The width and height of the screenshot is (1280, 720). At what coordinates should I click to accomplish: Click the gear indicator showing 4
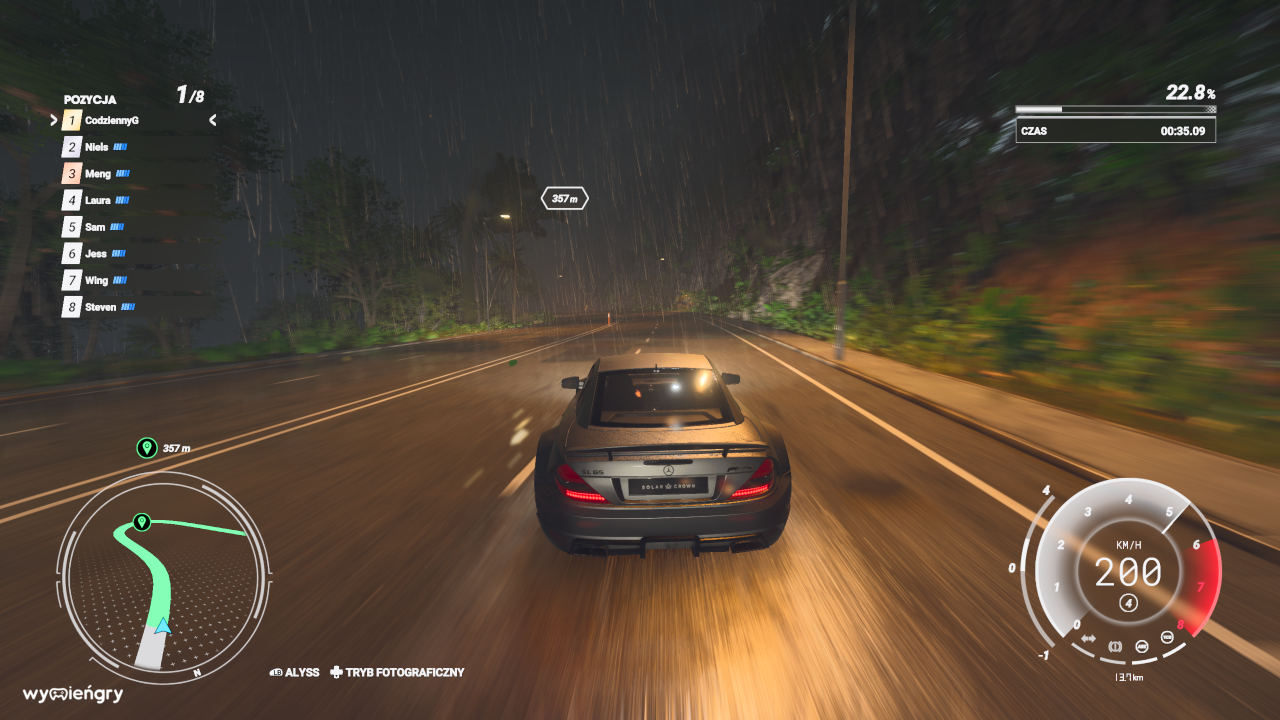[1129, 602]
